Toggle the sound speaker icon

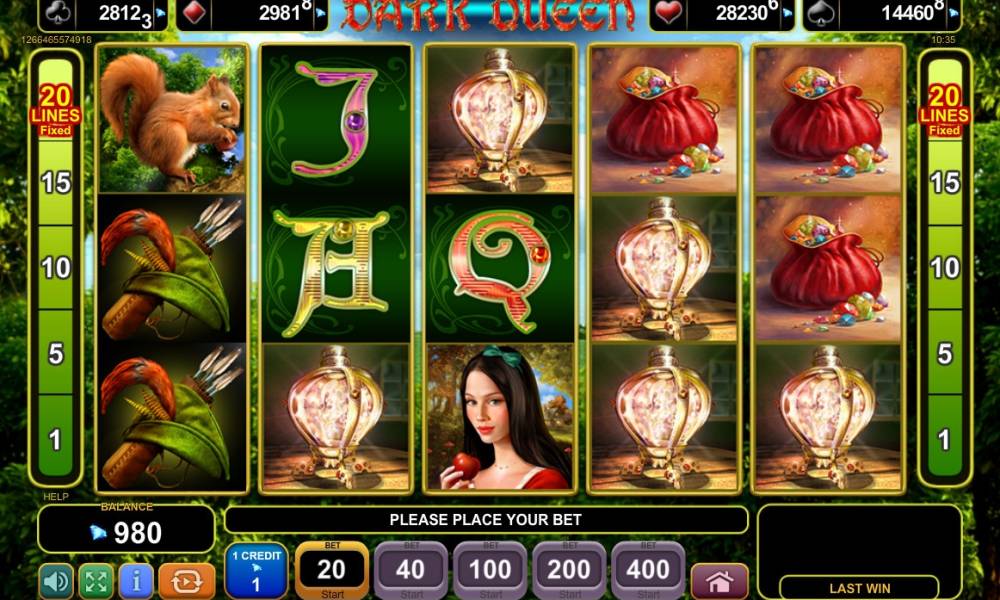tap(56, 581)
